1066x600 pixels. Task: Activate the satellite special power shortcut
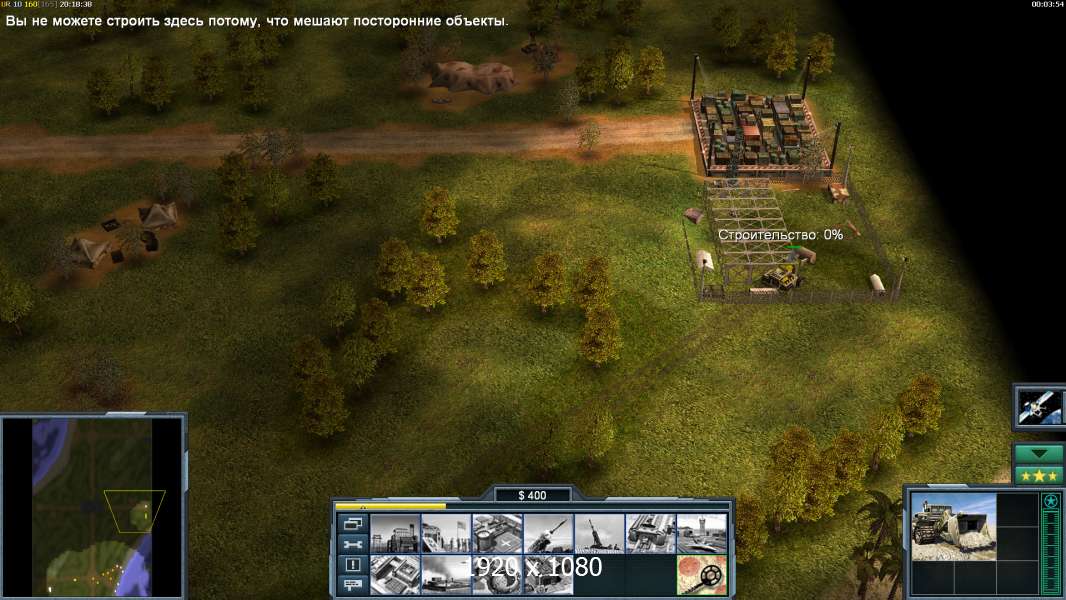(x=1038, y=406)
